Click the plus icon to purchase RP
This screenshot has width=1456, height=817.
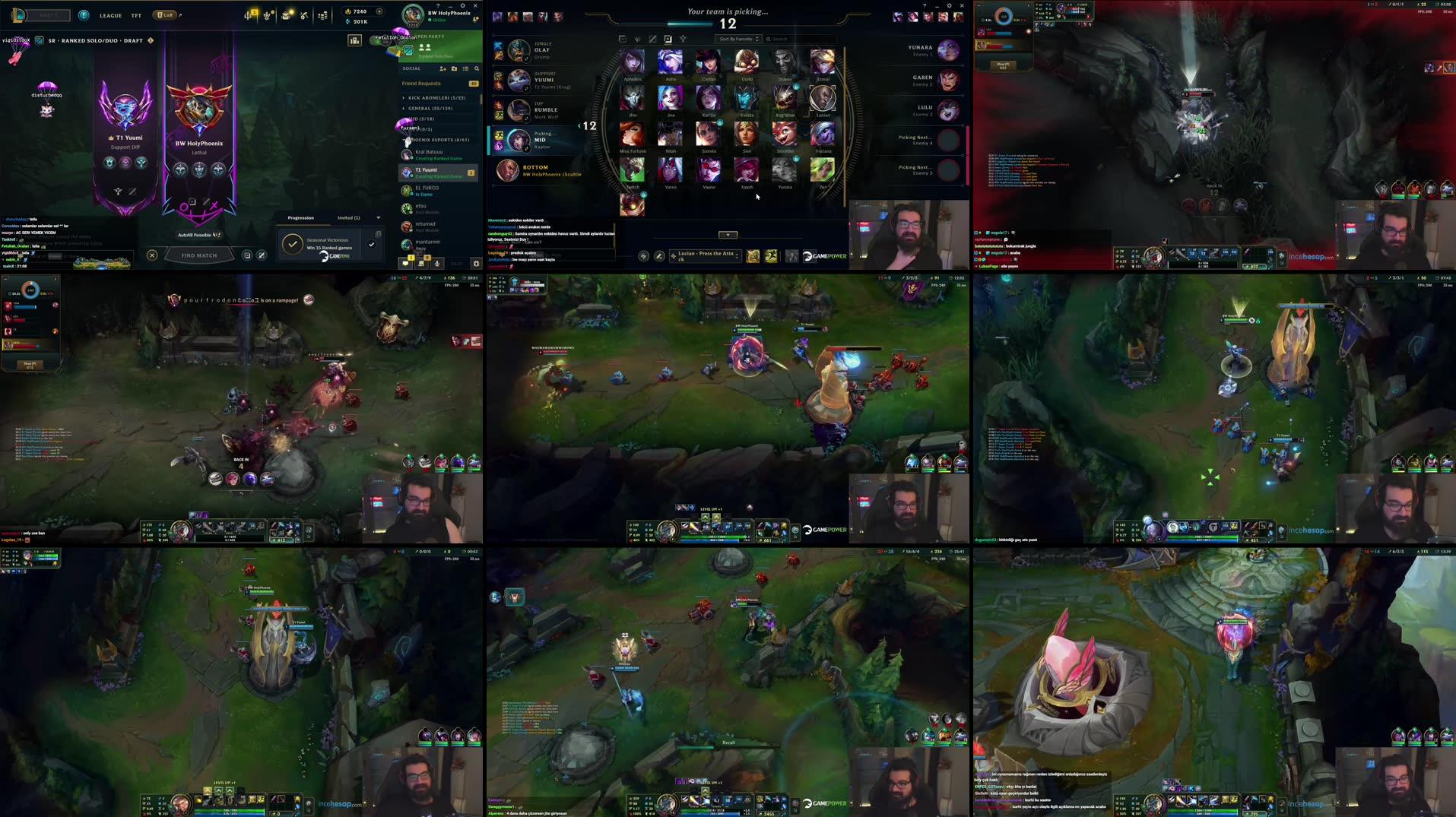[x=380, y=11]
